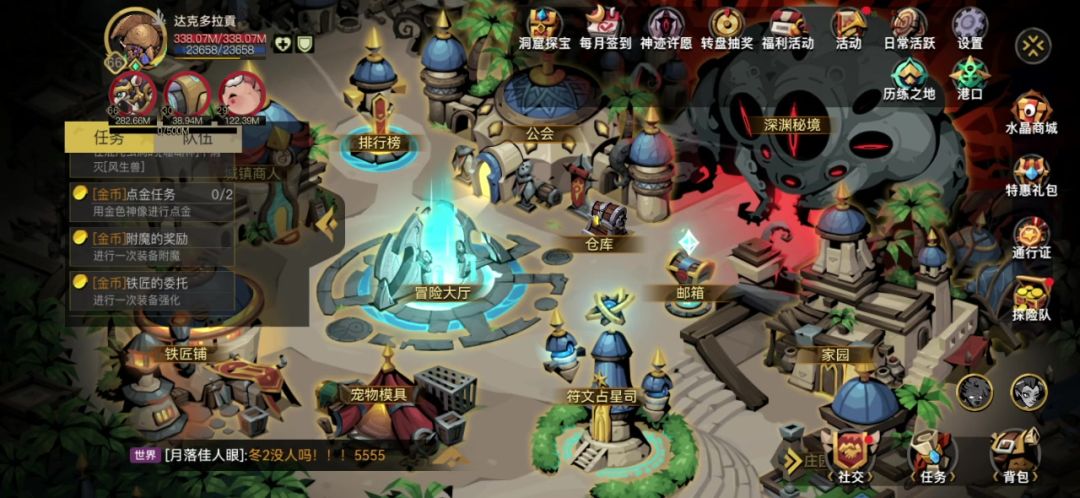Screen dimensions: 1080x498
Task: Open 日常活跃 daily activity
Action: coord(910,25)
